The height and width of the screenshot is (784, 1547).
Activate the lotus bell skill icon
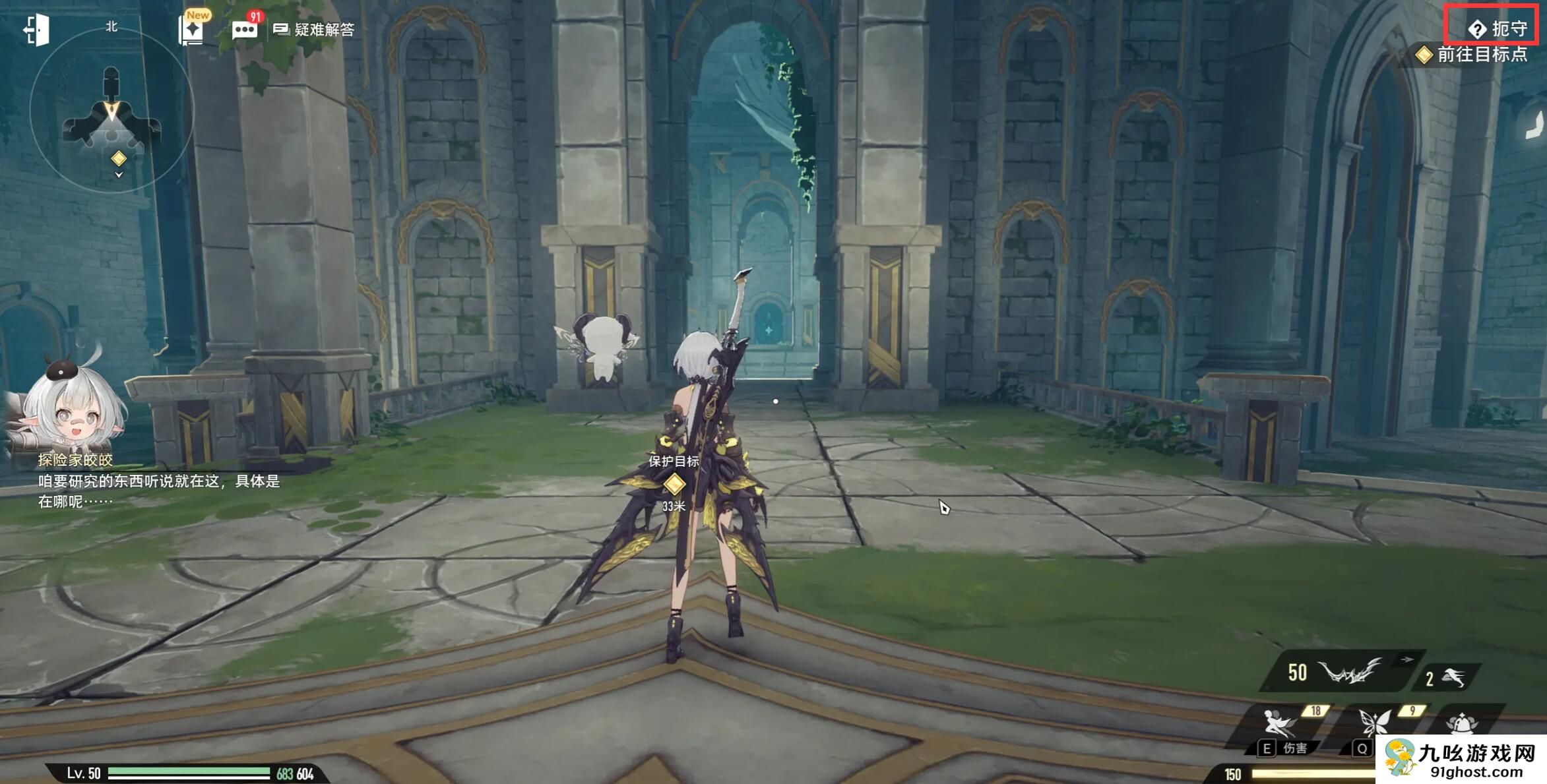click(x=1462, y=723)
